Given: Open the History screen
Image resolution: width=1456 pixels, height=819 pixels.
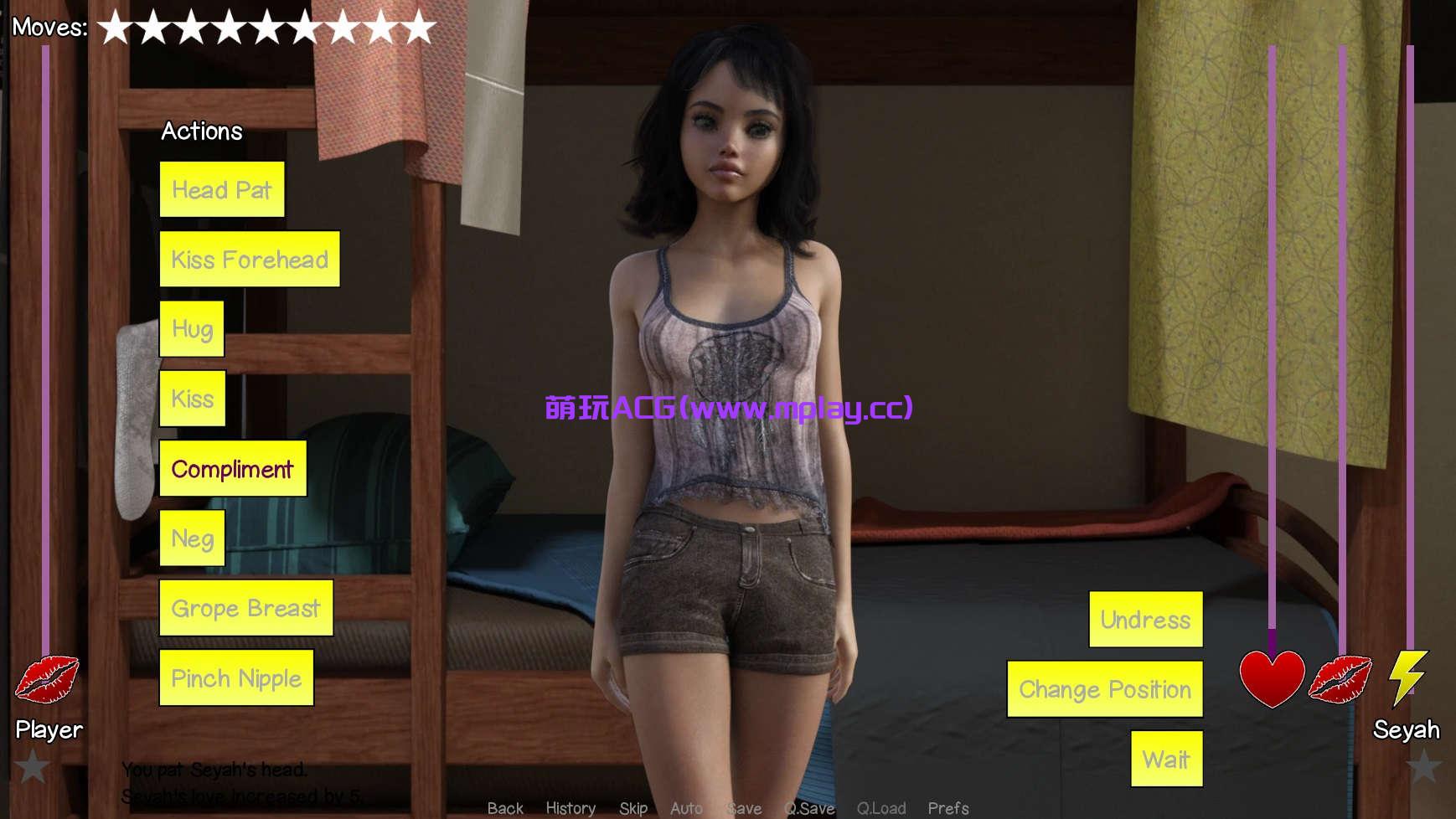Looking at the screenshot, I should [x=571, y=808].
